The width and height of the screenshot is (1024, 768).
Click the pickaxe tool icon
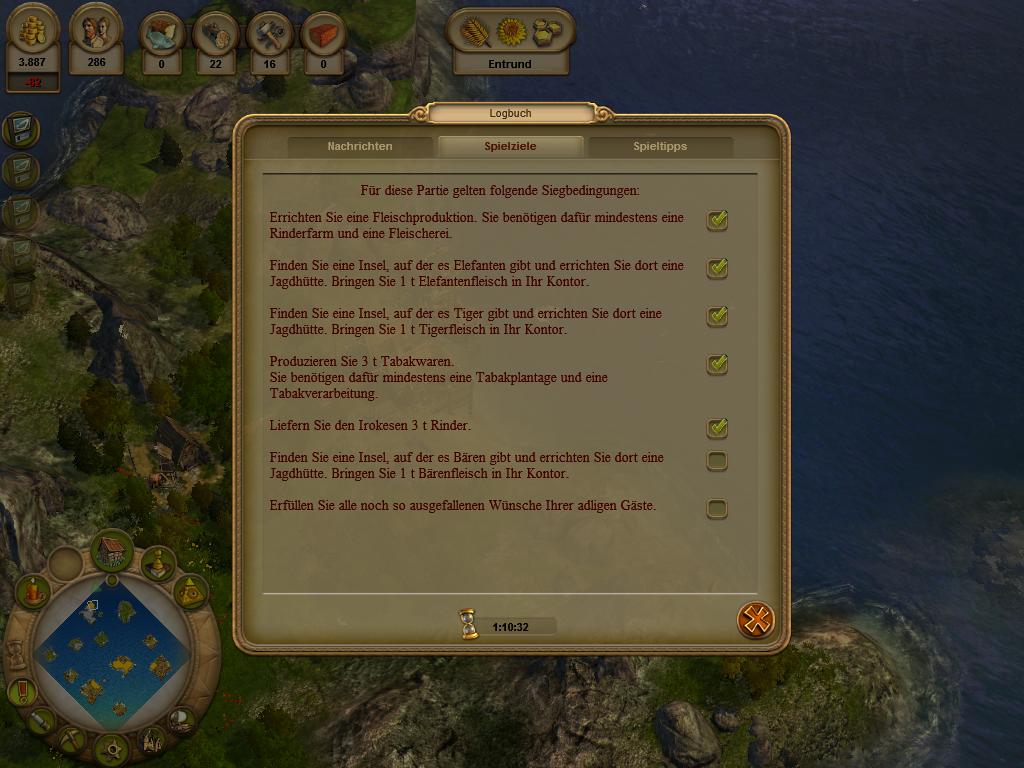point(71,740)
